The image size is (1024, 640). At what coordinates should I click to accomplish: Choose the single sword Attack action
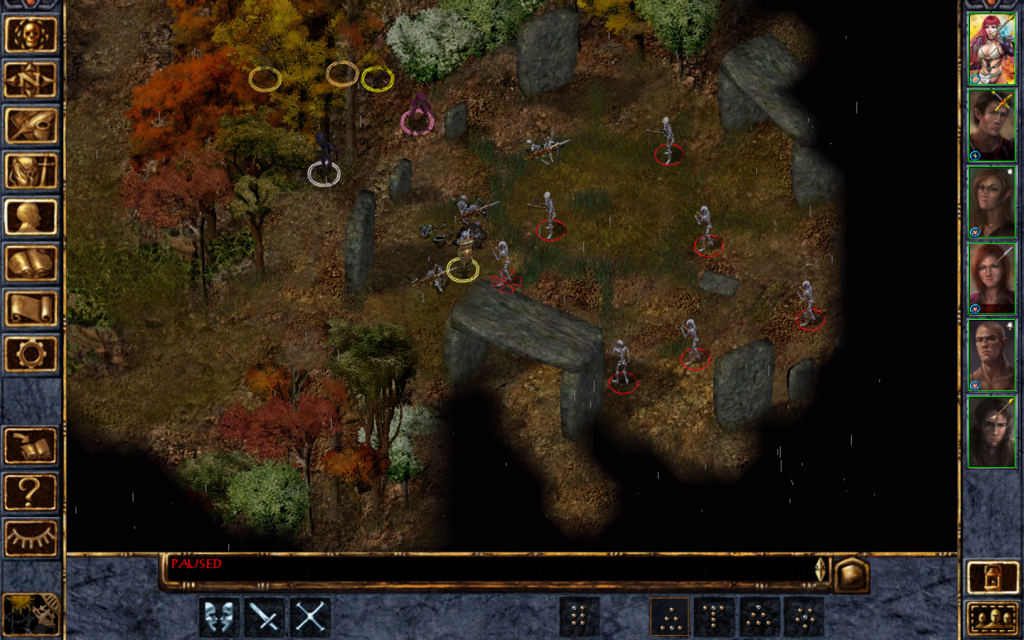coord(265,617)
